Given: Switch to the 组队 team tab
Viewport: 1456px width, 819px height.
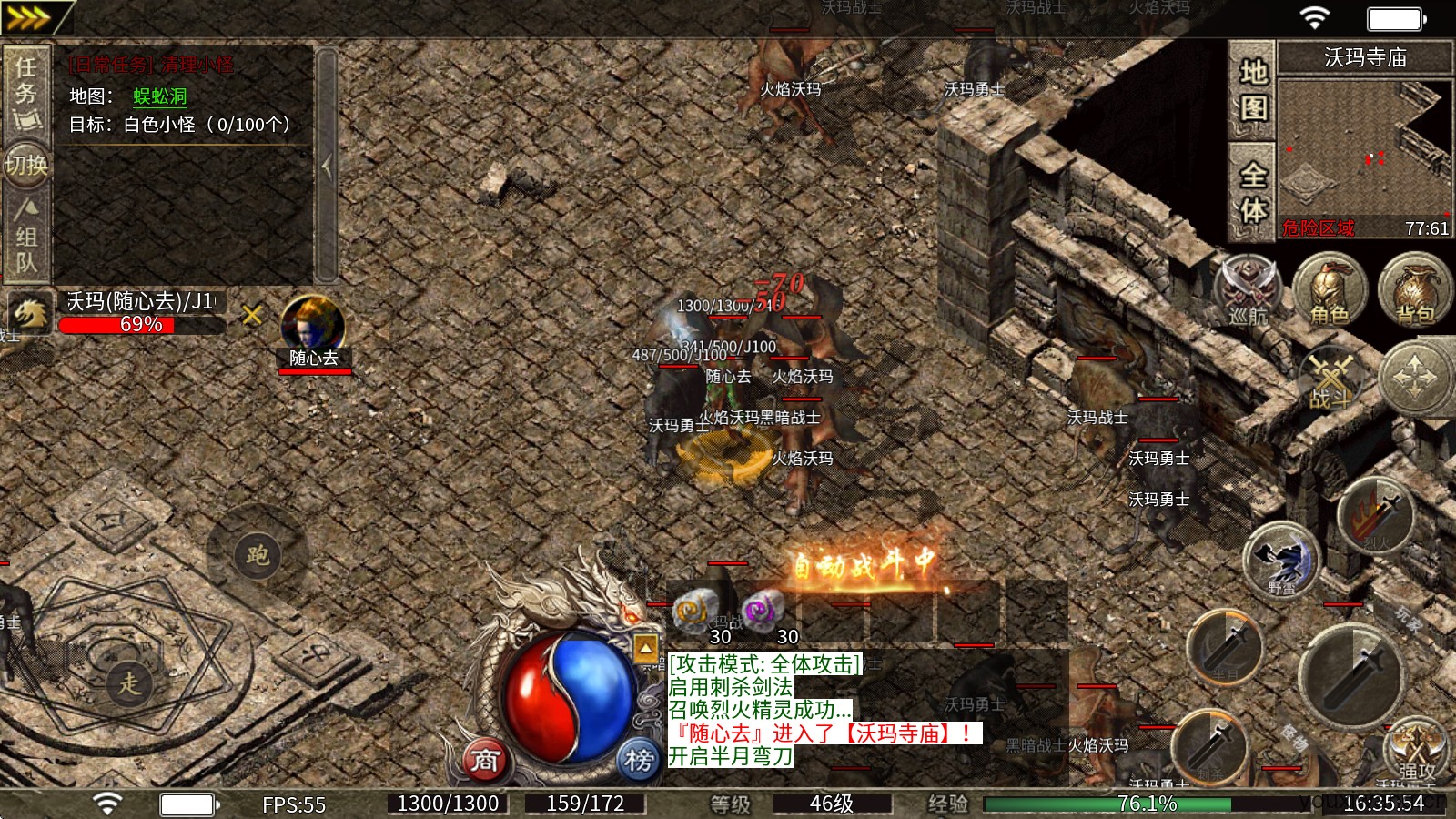Looking at the screenshot, I should tap(25, 237).
